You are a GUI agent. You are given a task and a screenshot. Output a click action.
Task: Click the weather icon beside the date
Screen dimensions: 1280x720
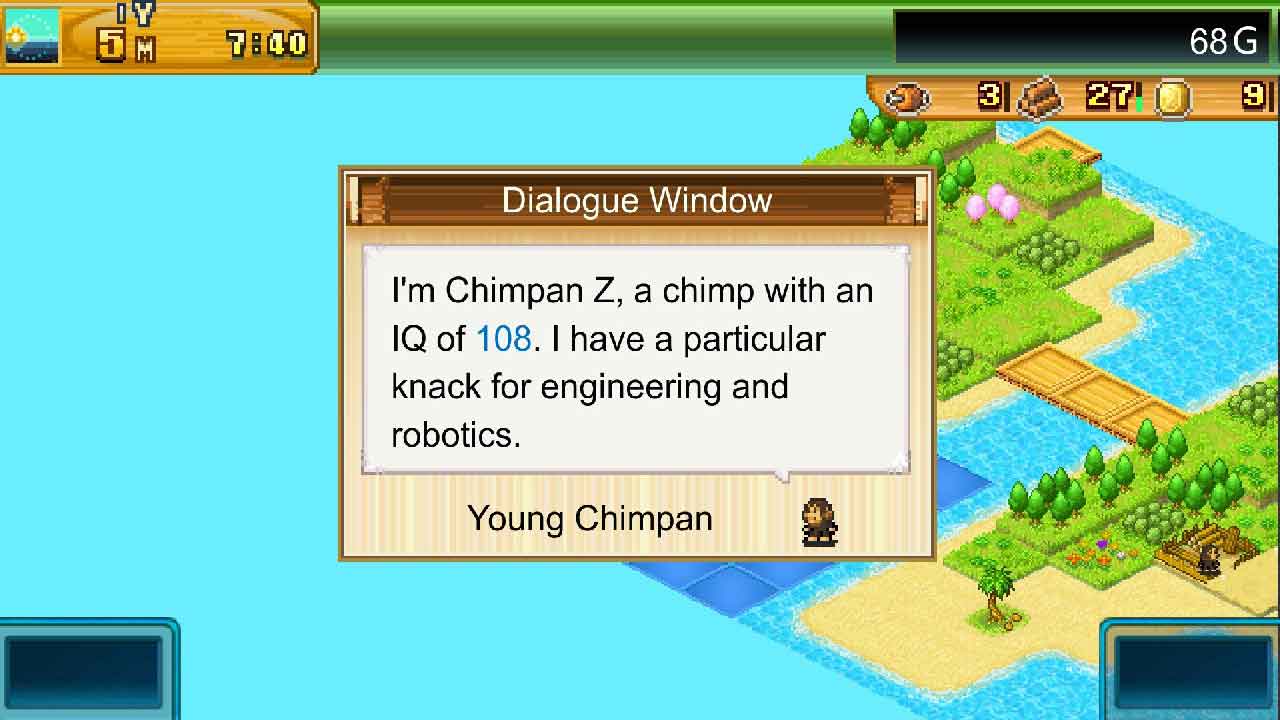click(32, 36)
